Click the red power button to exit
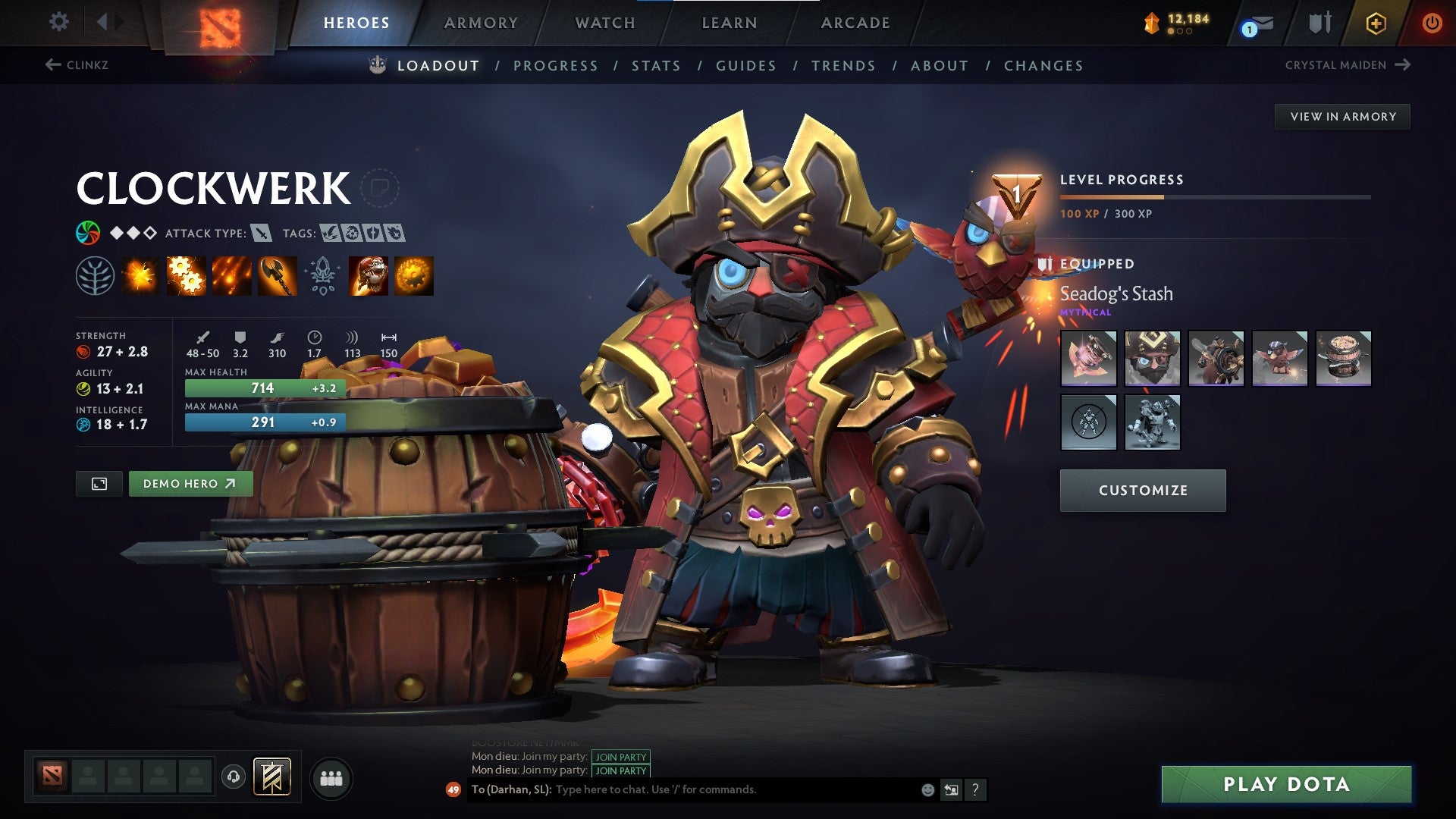1456x819 pixels. click(1432, 23)
